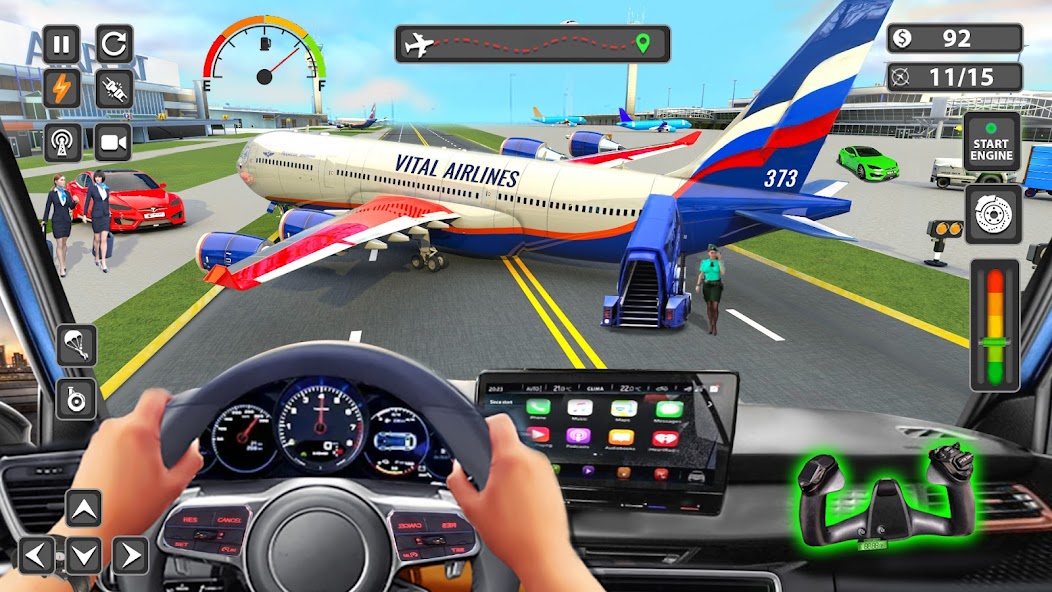Switch camera view with the video camera button
Viewport: 1052px width, 592px height.
114,142
